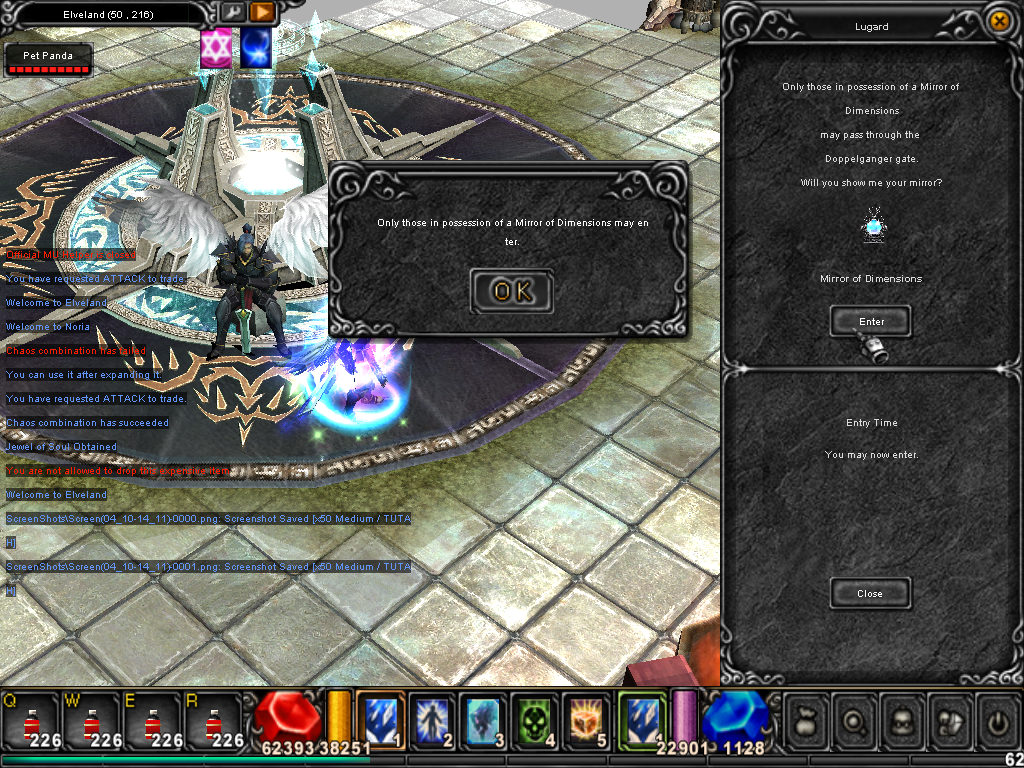Close the Lugard window with the Close button

click(870, 593)
